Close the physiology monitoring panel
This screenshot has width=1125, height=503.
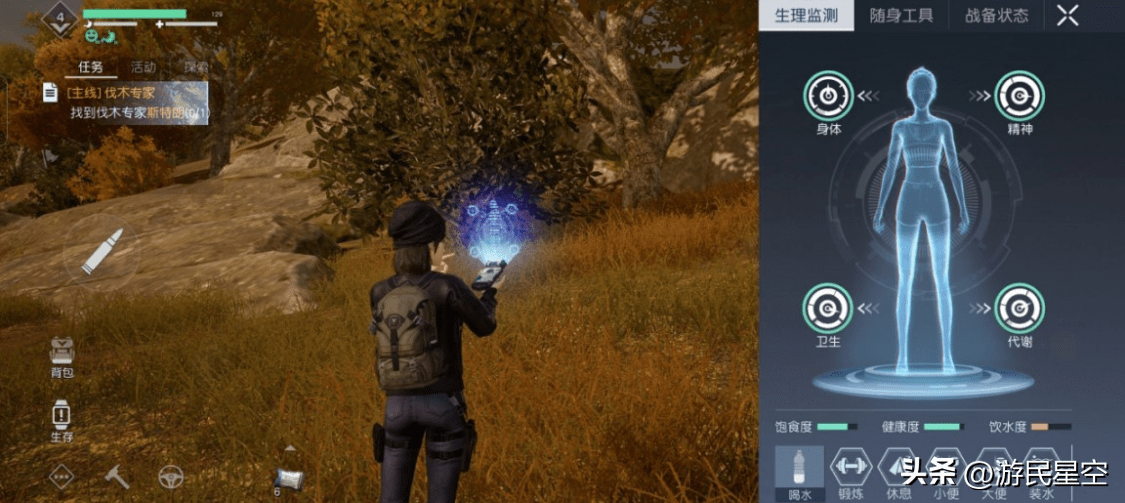click(x=1068, y=15)
